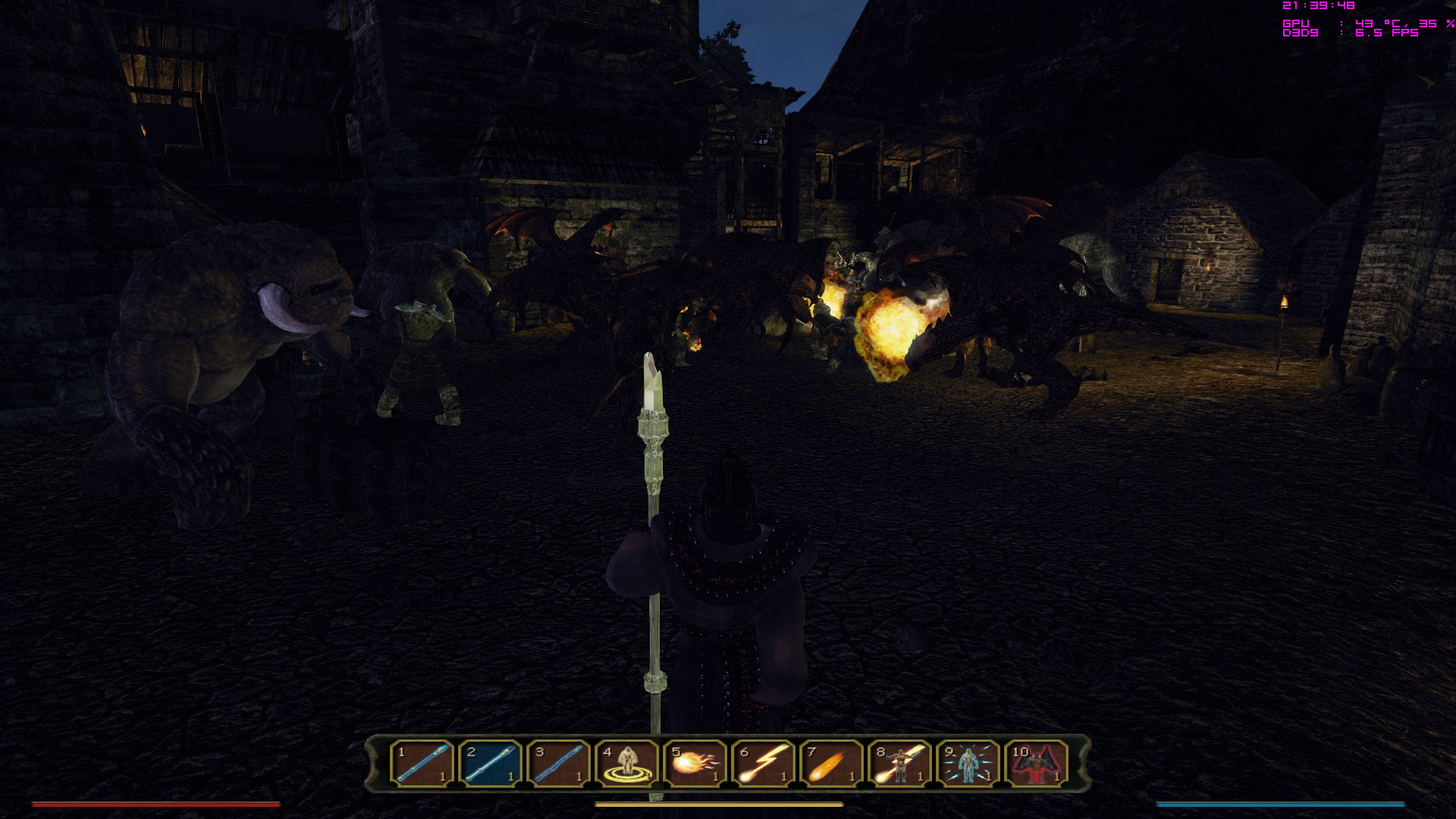
Task: Choose the highlighted staff in slot 2
Action: click(491, 763)
